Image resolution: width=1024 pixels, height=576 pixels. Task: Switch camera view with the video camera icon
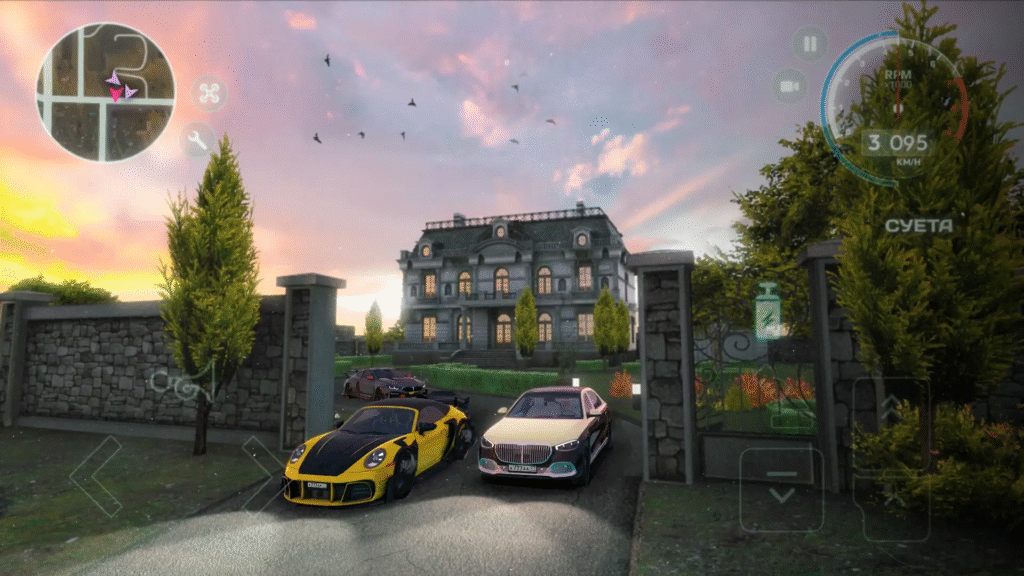[790, 86]
